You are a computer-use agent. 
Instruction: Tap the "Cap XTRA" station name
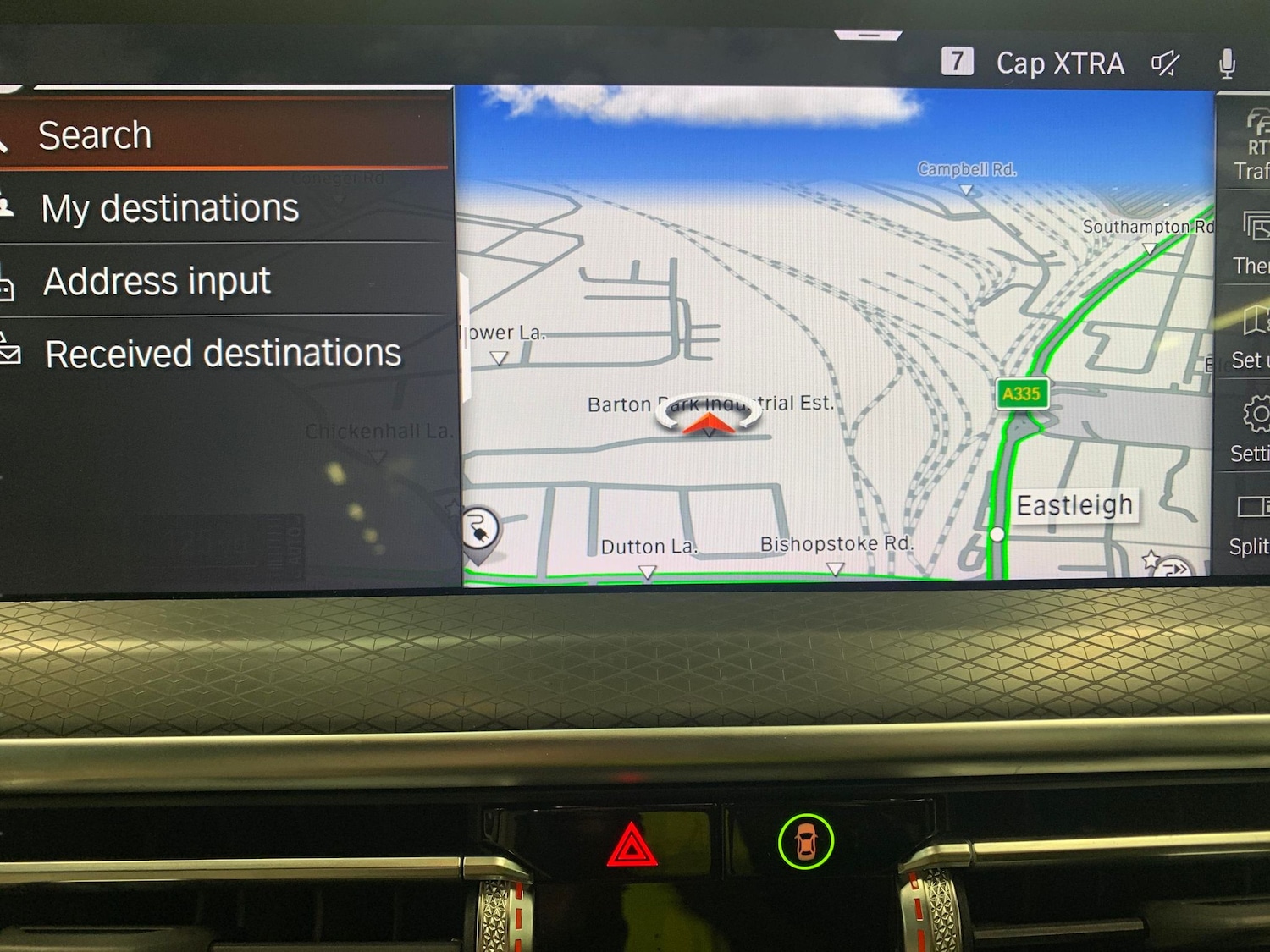pyautogui.click(x=1060, y=63)
